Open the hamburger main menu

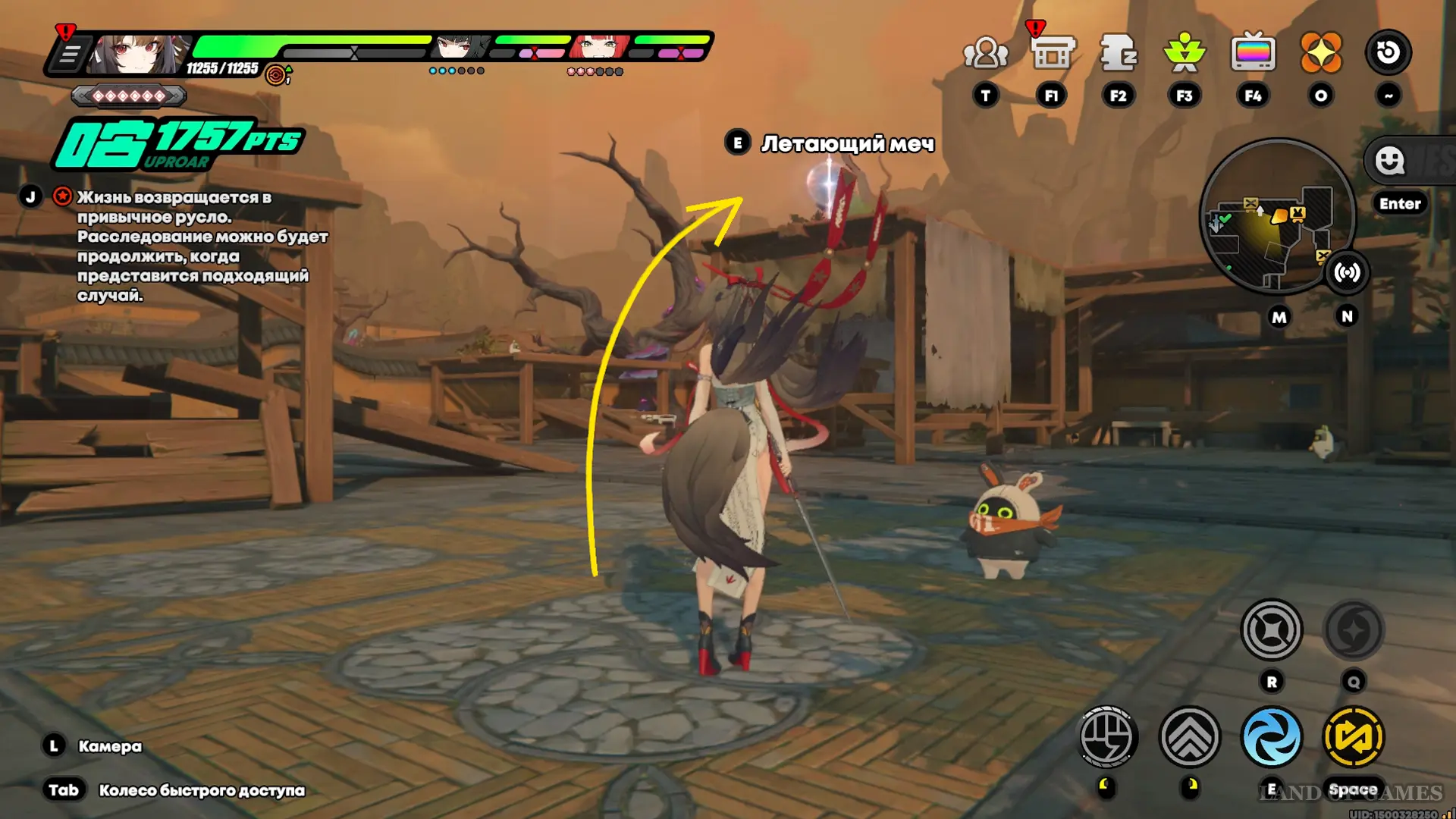[x=69, y=55]
